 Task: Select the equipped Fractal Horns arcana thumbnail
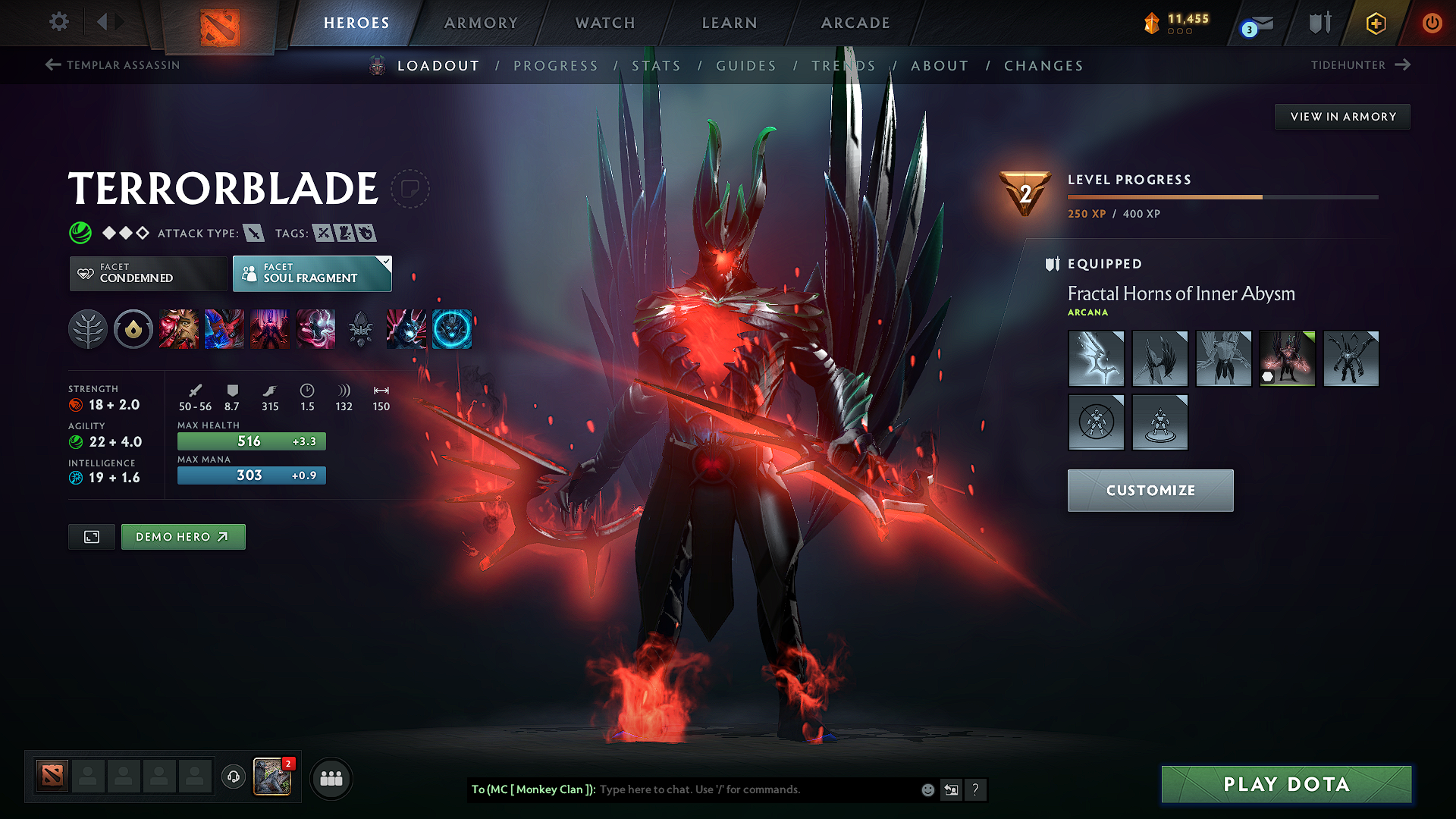tap(1287, 358)
